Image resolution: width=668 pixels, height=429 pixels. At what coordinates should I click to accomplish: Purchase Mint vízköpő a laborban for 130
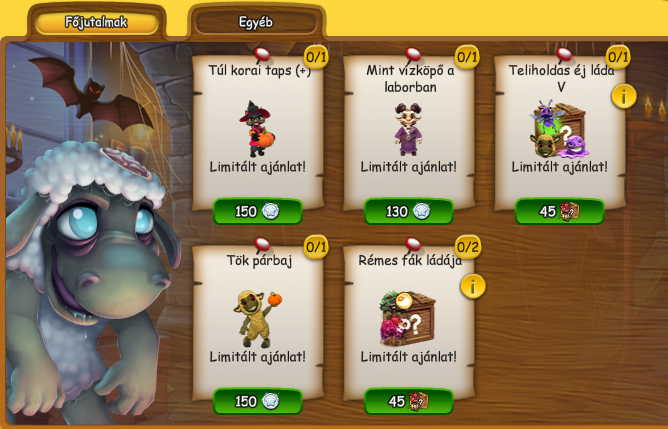coord(407,211)
